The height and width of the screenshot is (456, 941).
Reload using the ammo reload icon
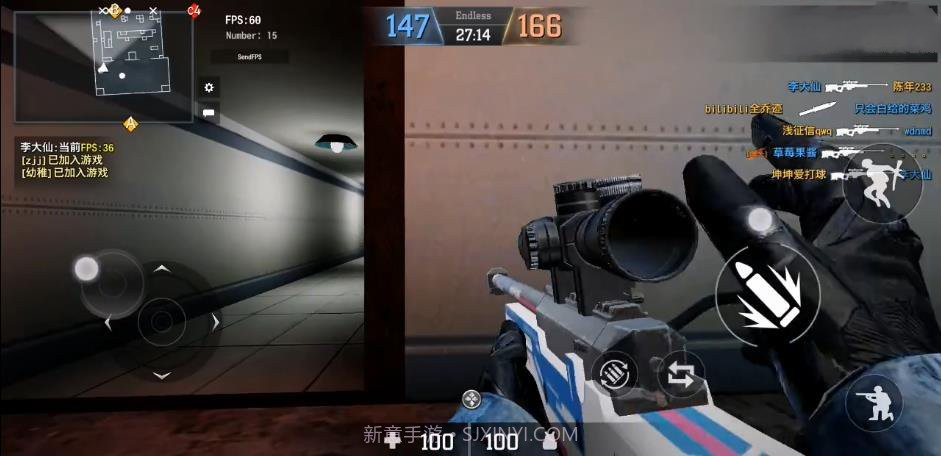[x=615, y=373]
